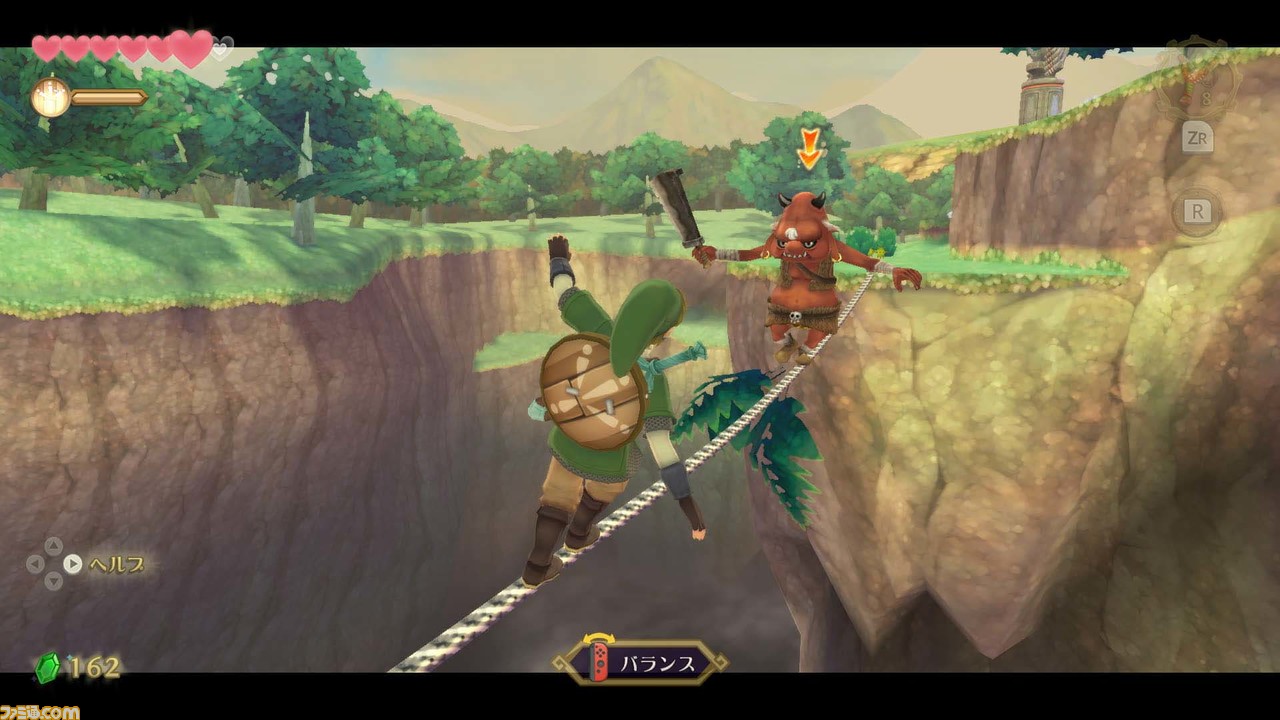Click the golden stamina gauge bar
Screen dimensions: 1280x720
tap(105, 97)
